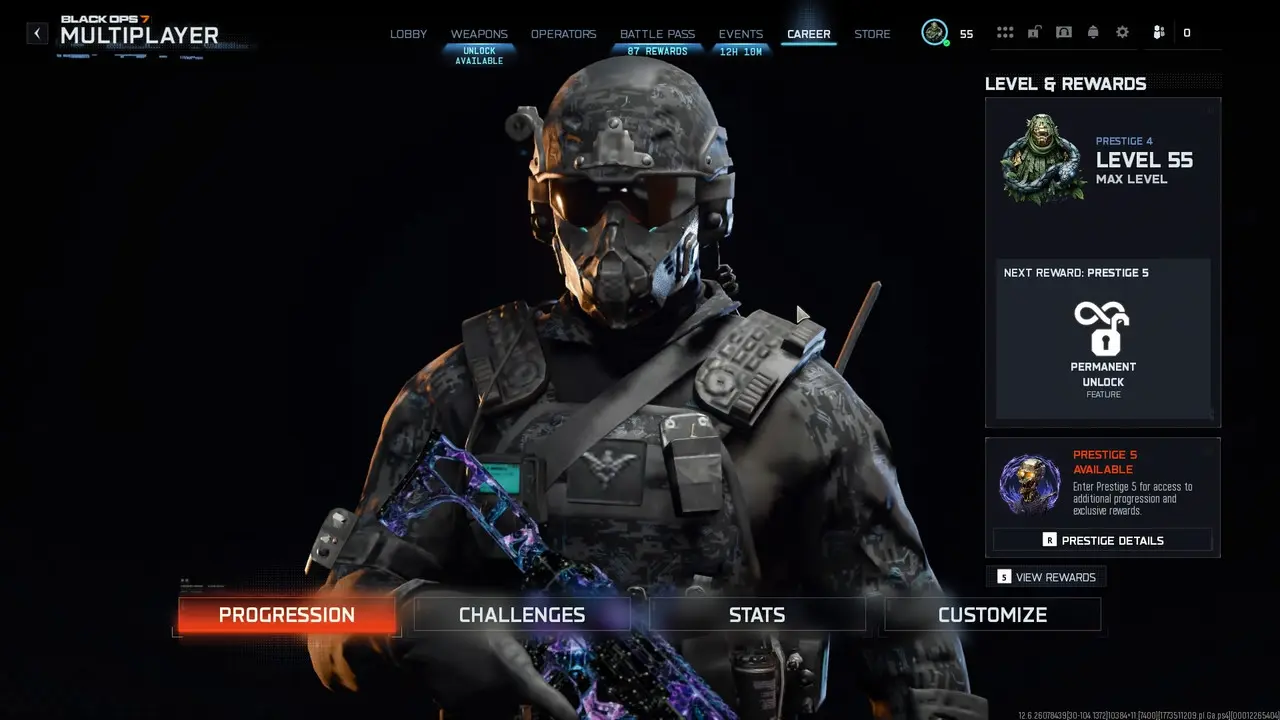Click the player profile emblem in top bar

934,33
